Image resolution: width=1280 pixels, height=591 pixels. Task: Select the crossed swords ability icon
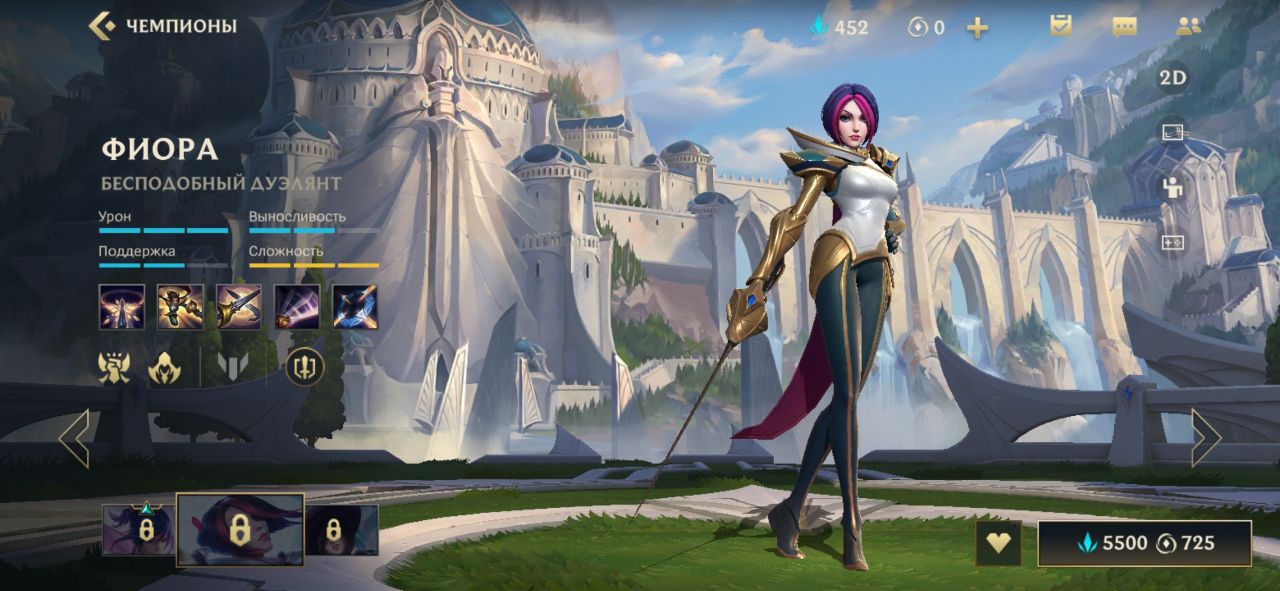click(x=239, y=307)
